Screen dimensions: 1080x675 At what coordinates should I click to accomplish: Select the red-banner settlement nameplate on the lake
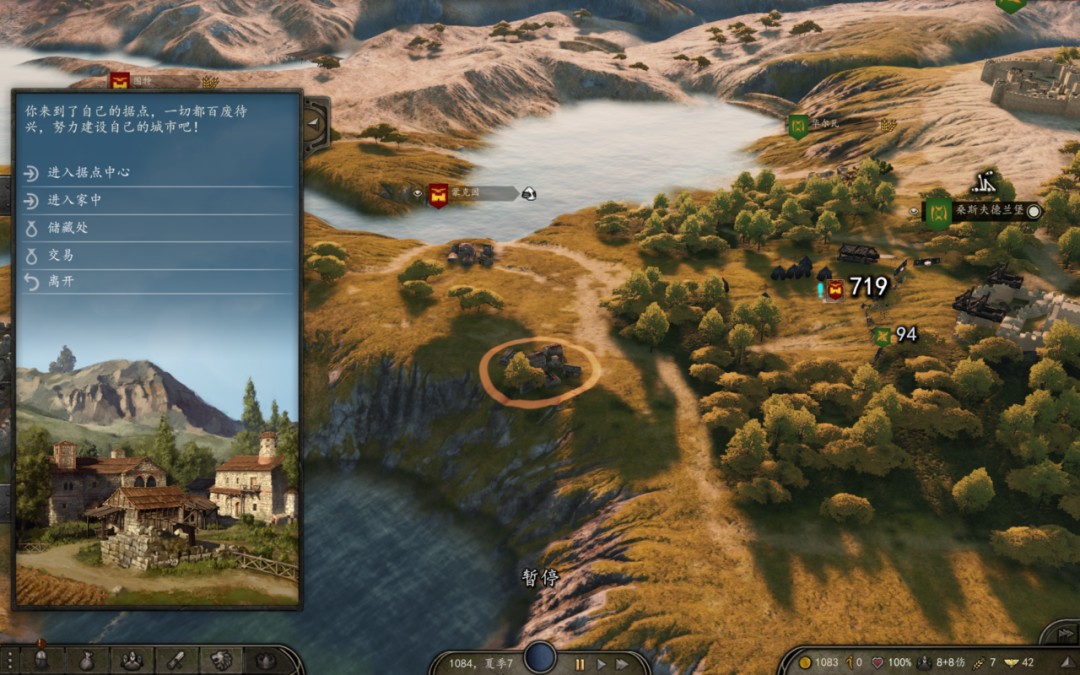[x=463, y=194]
